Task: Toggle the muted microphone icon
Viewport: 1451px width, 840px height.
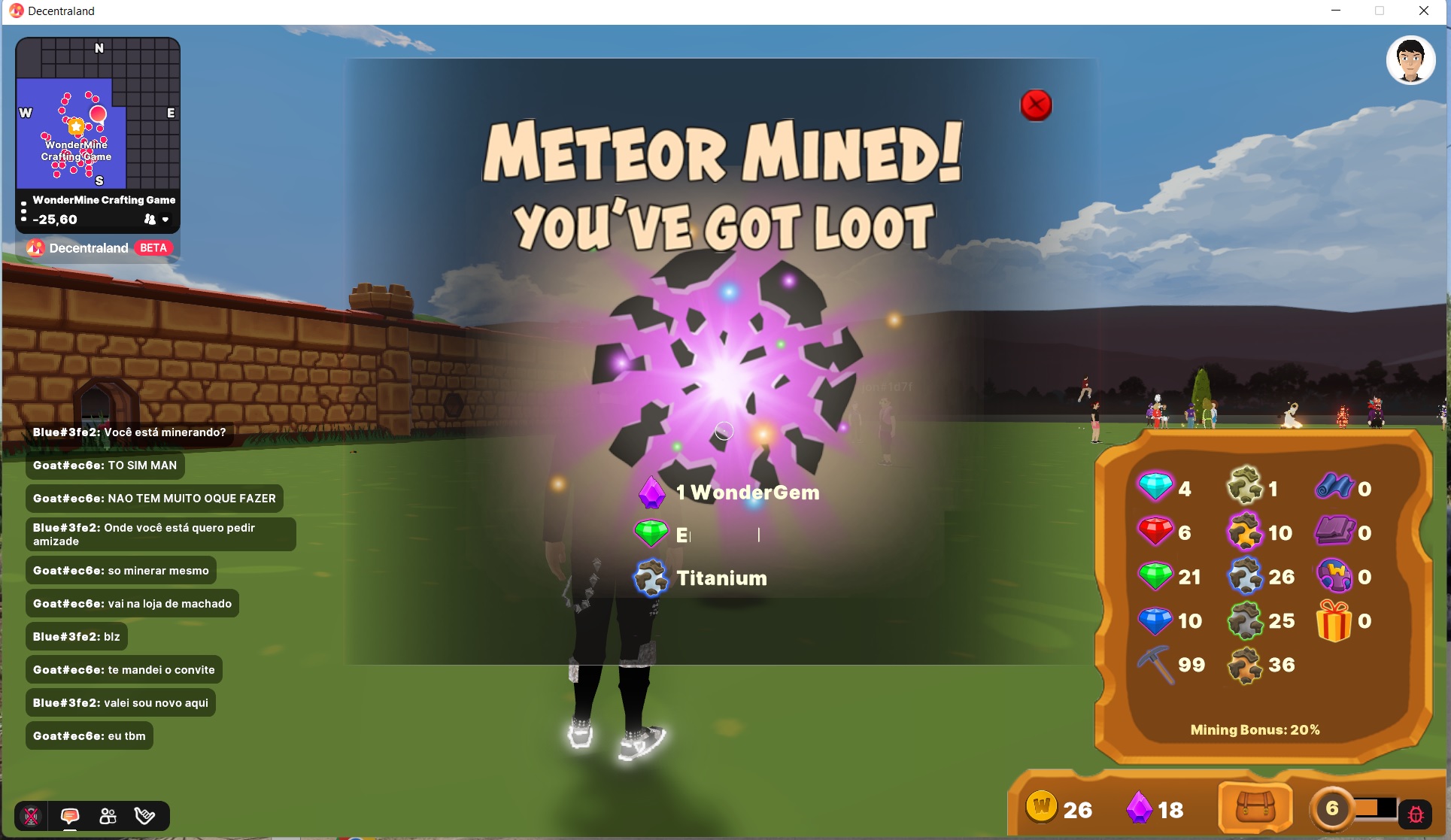Action: pos(30,816)
